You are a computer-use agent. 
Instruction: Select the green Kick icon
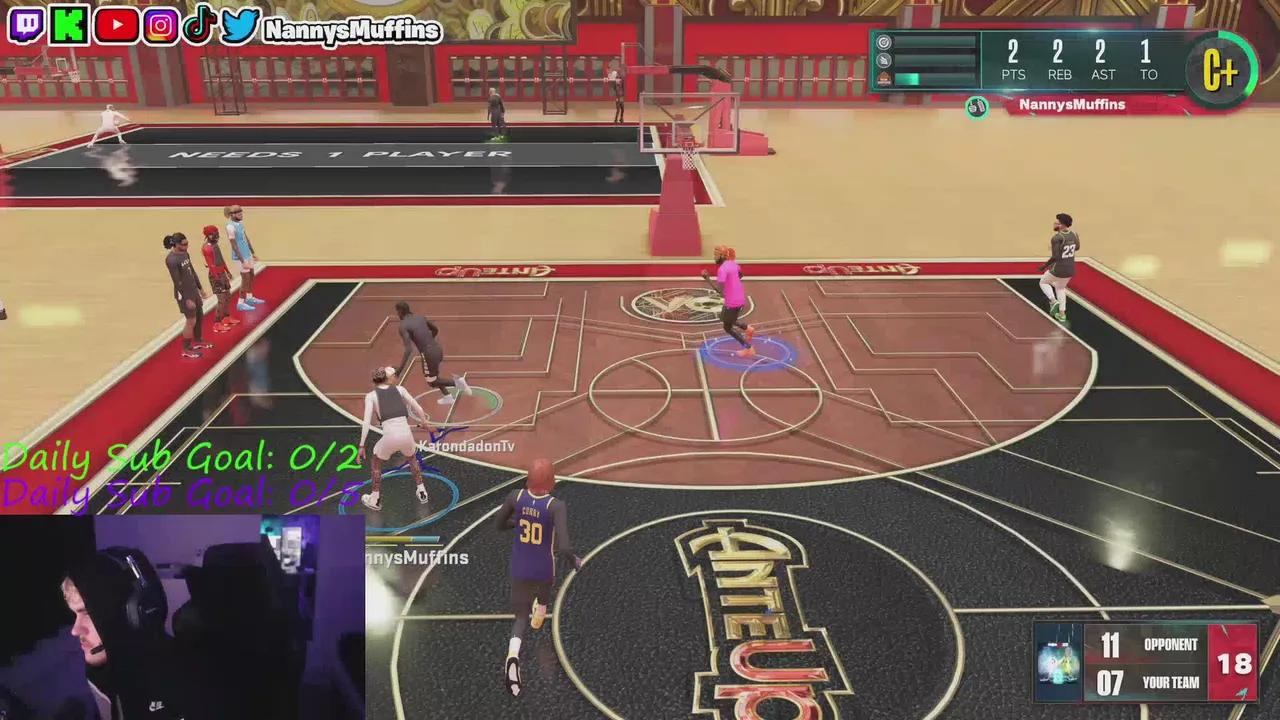click(68, 25)
